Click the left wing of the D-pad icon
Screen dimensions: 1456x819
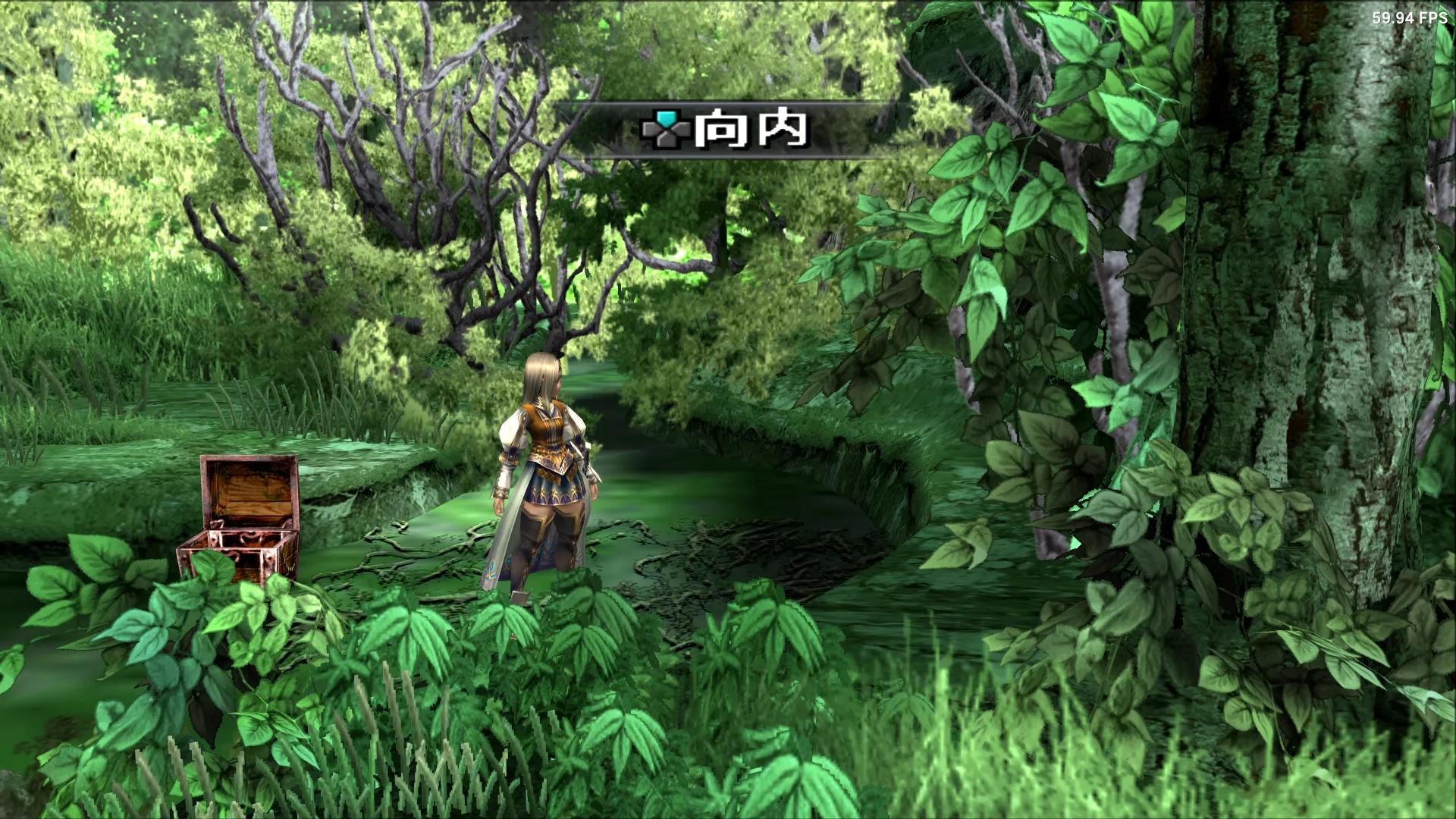(x=648, y=130)
